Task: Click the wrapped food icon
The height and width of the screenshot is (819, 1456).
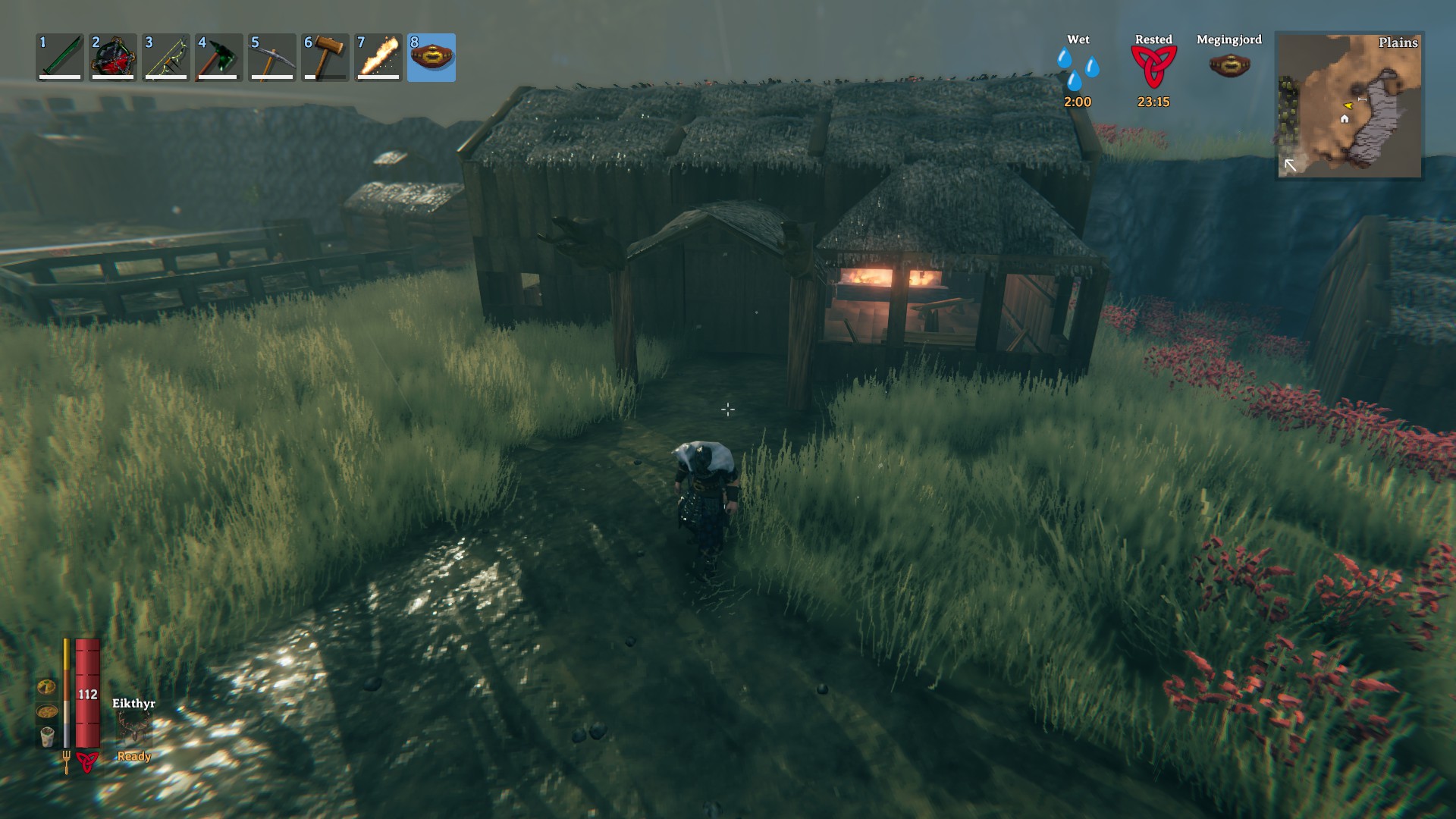Action: pyautogui.click(x=47, y=736)
